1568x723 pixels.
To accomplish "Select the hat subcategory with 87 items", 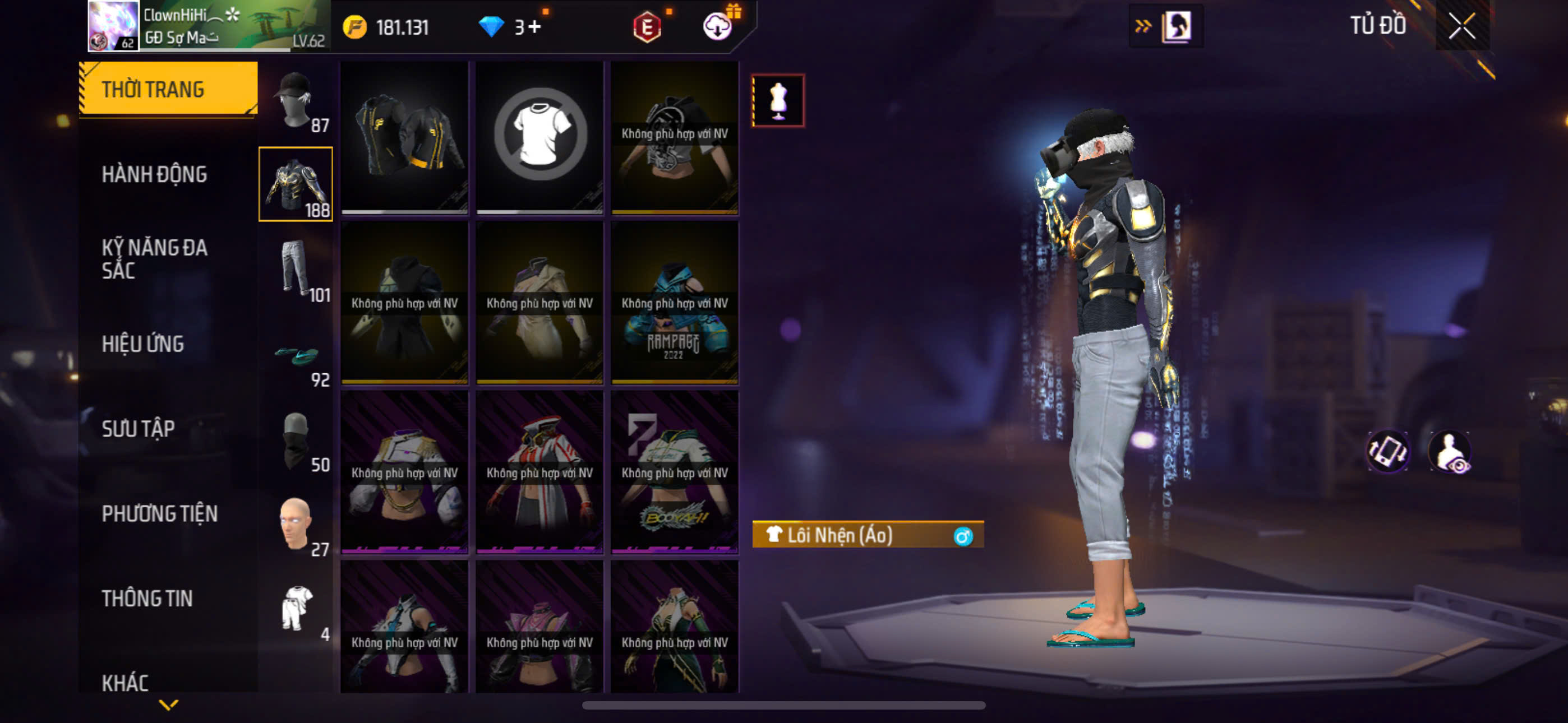I will click(296, 100).
